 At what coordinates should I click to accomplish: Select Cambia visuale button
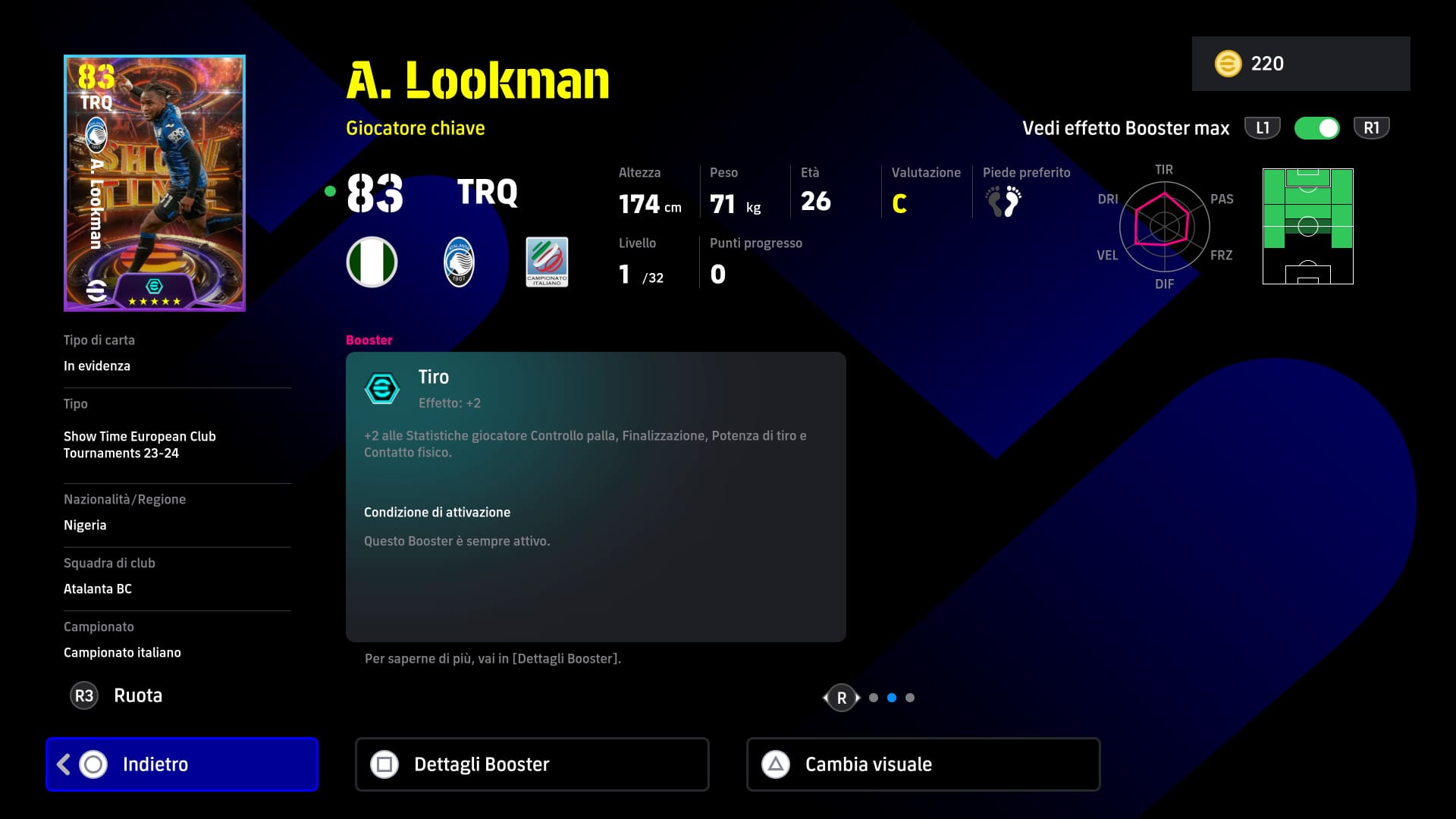tap(923, 764)
